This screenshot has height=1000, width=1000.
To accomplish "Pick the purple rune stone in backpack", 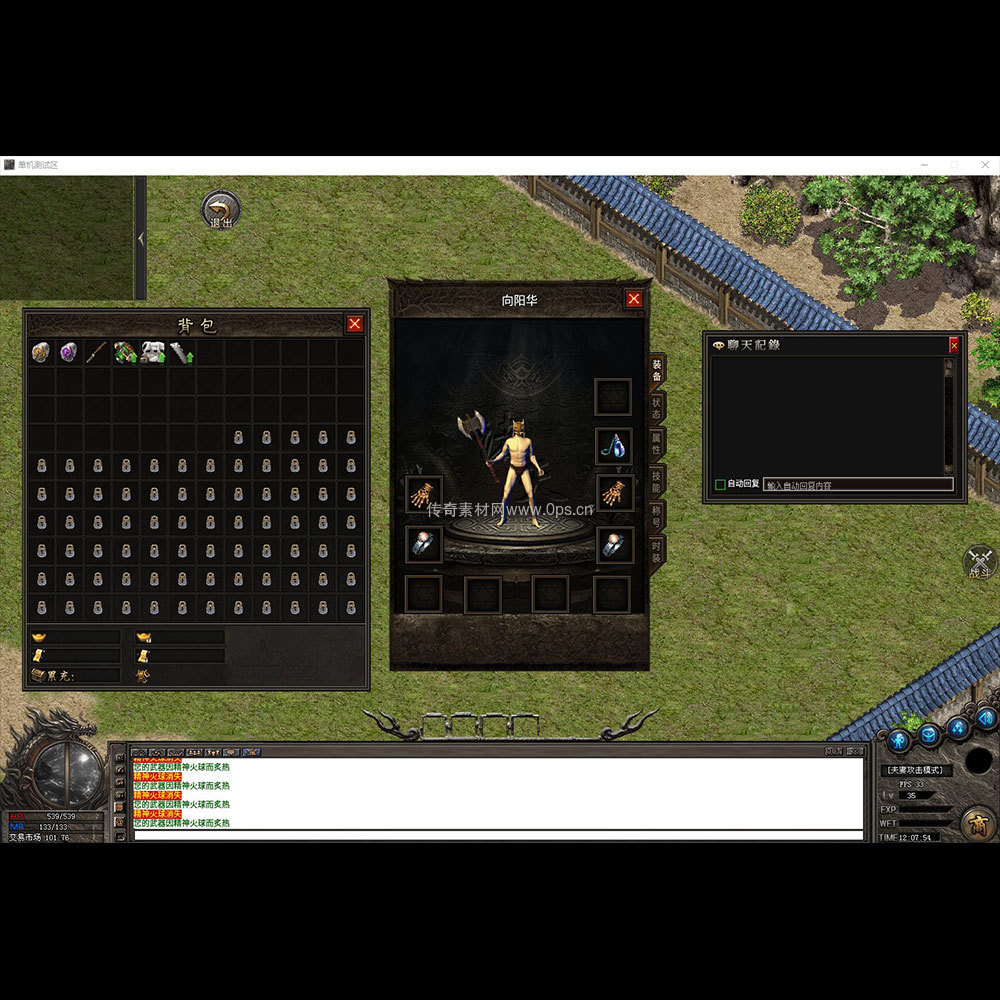I will (x=69, y=352).
